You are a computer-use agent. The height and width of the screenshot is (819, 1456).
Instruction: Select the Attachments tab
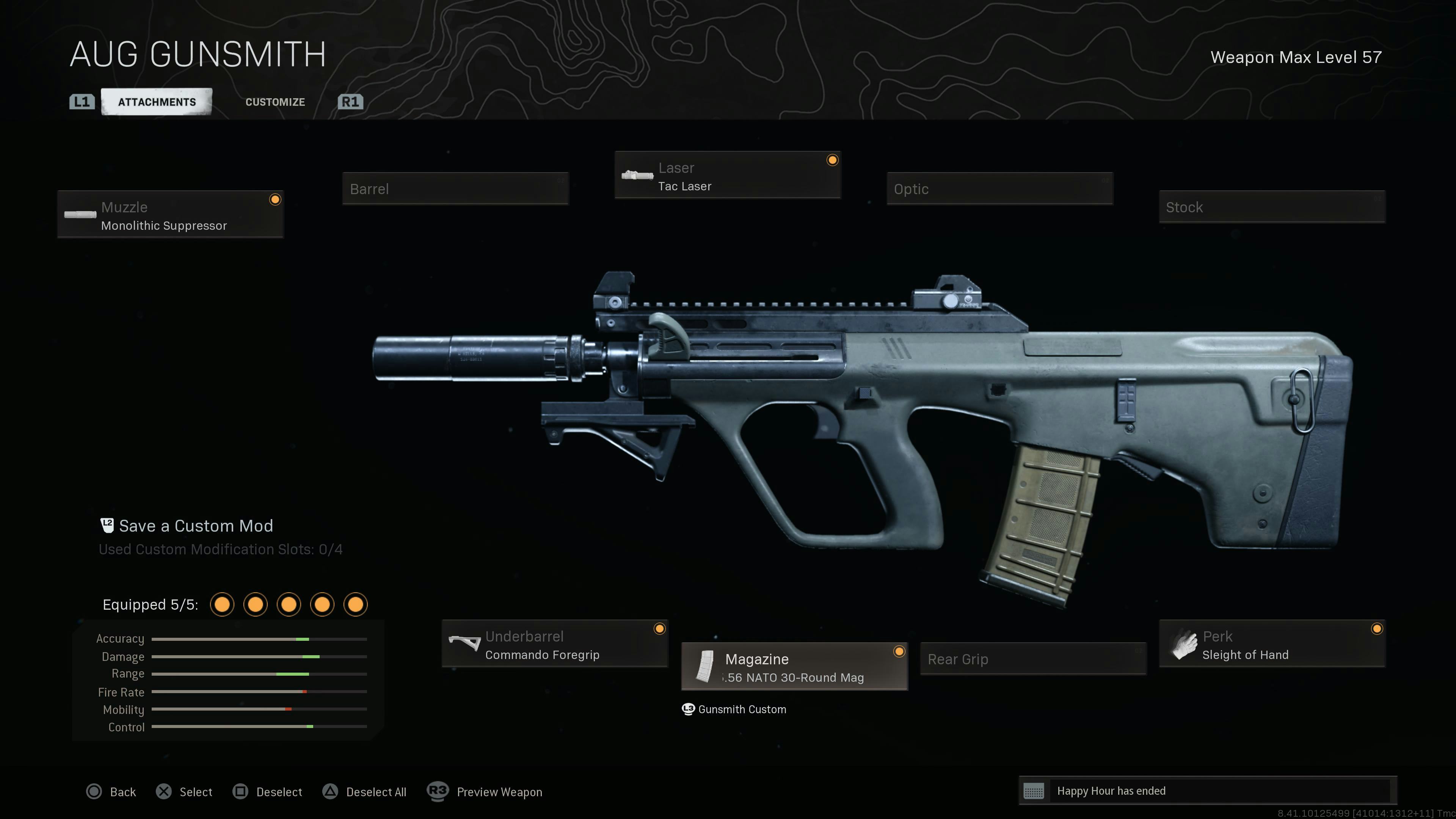(157, 102)
